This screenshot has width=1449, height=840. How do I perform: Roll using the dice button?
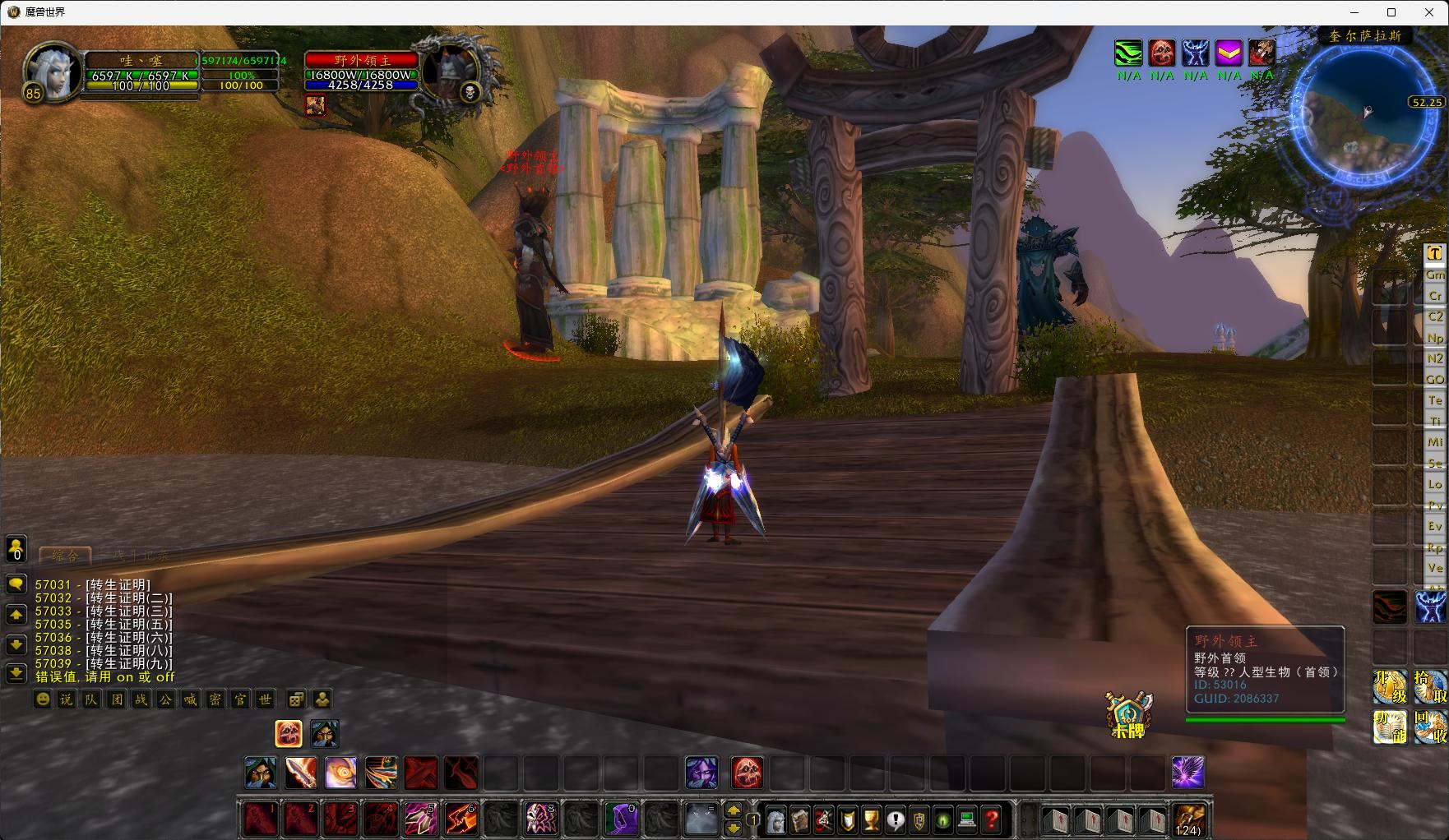click(x=296, y=699)
